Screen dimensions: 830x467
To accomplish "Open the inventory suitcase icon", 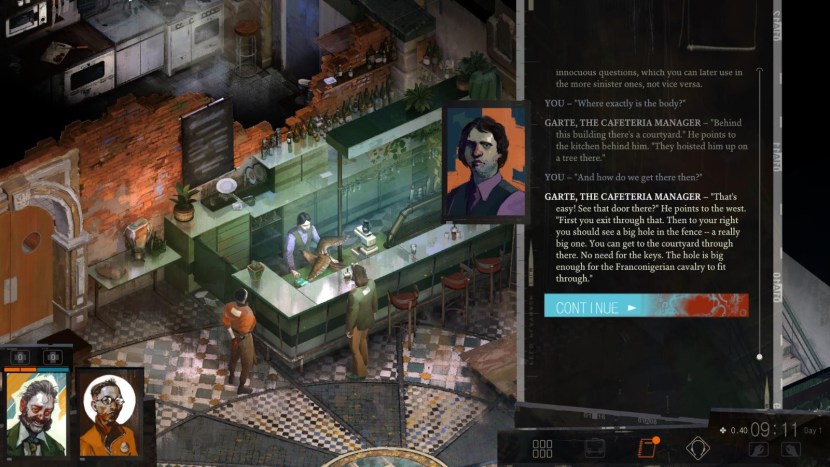I will point(594,448).
